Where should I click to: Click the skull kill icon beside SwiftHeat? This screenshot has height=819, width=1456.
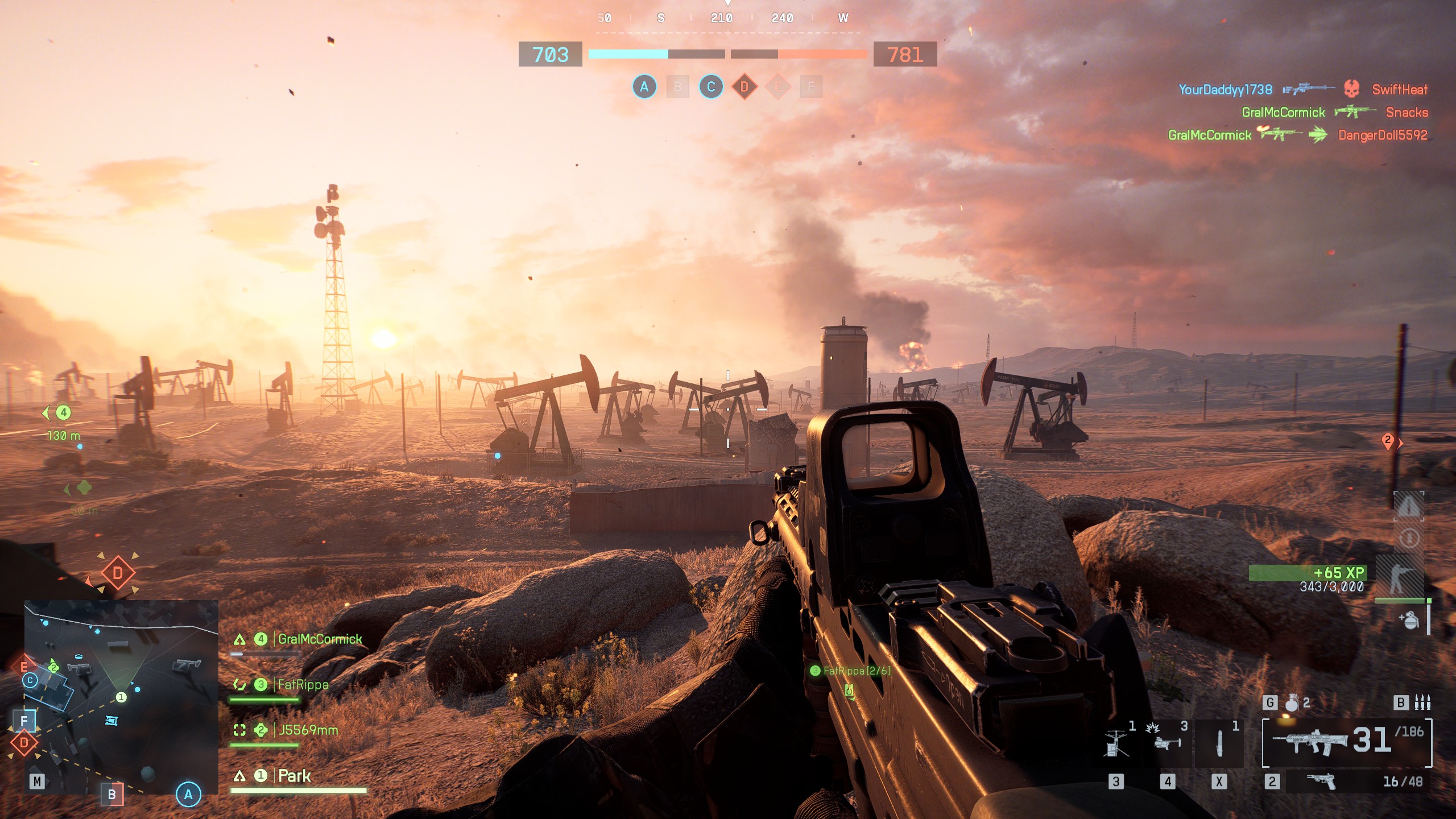[1352, 90]
